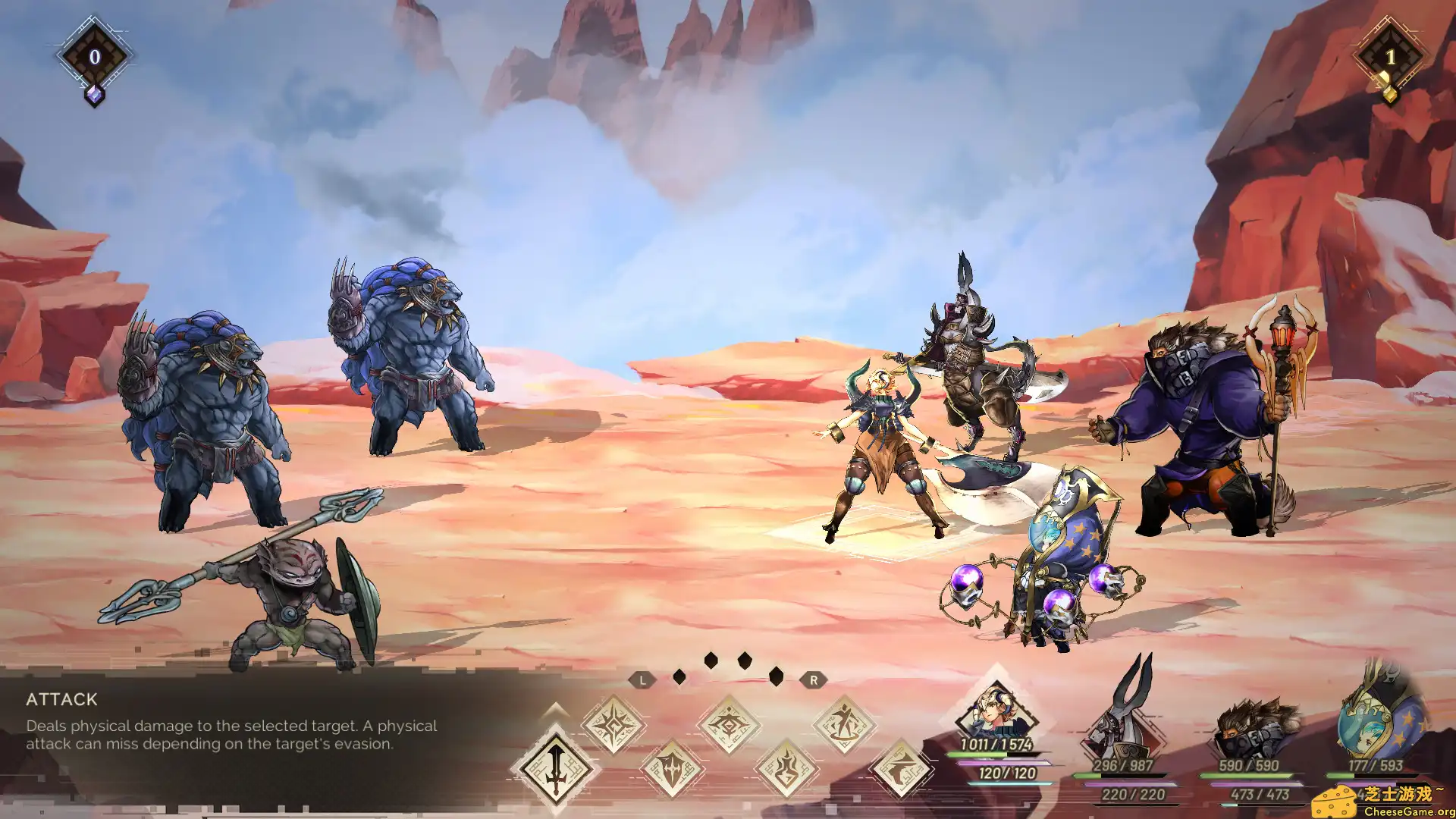Select the sword Attack command

[x=555, y=768]
